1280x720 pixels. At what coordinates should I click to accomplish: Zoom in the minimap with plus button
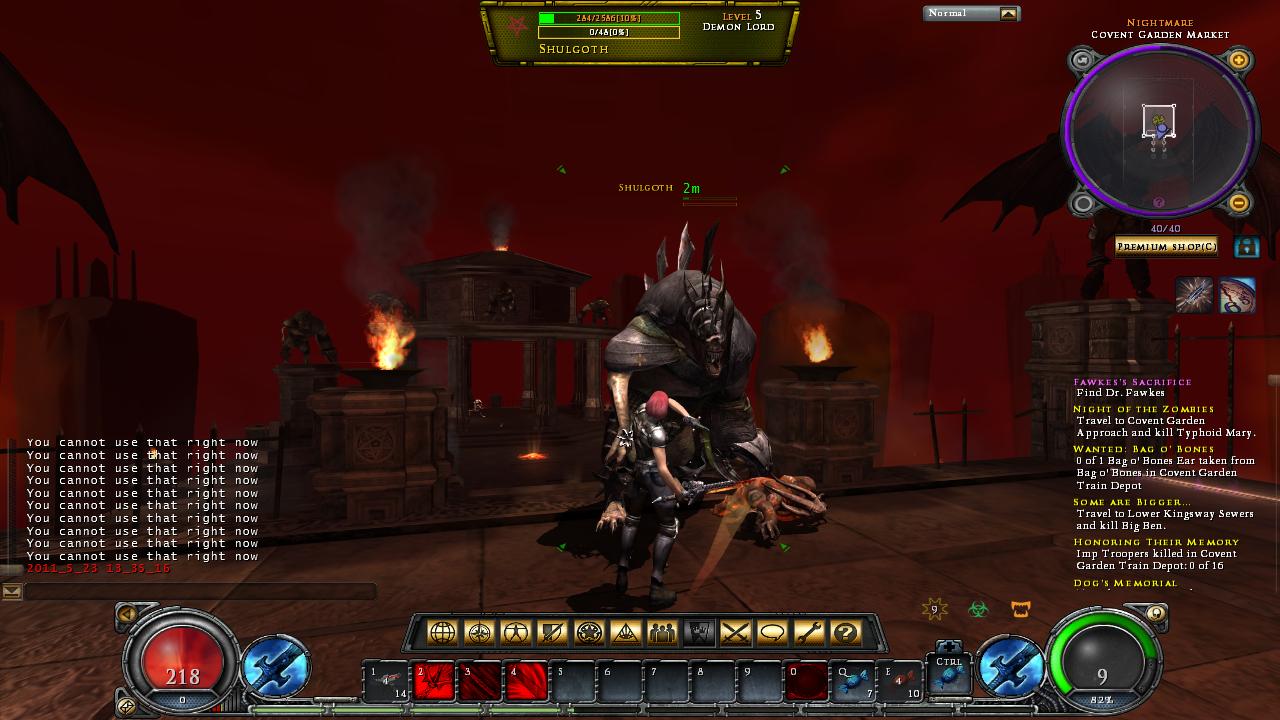[x=1239, y=60]
